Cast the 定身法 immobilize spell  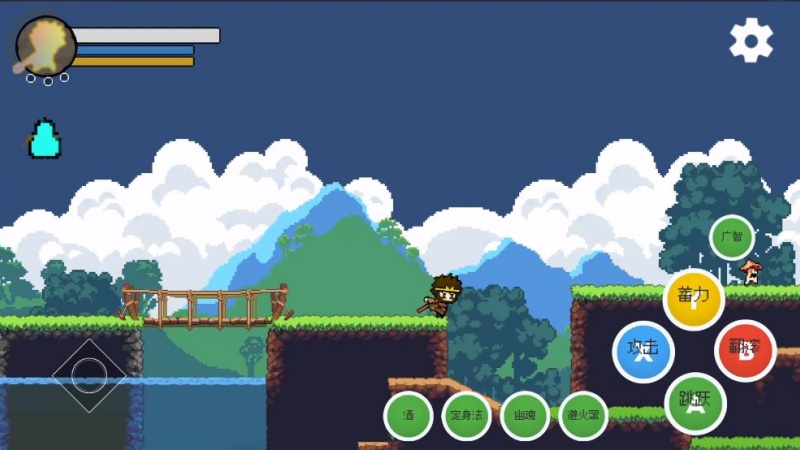tap(466, 415)
